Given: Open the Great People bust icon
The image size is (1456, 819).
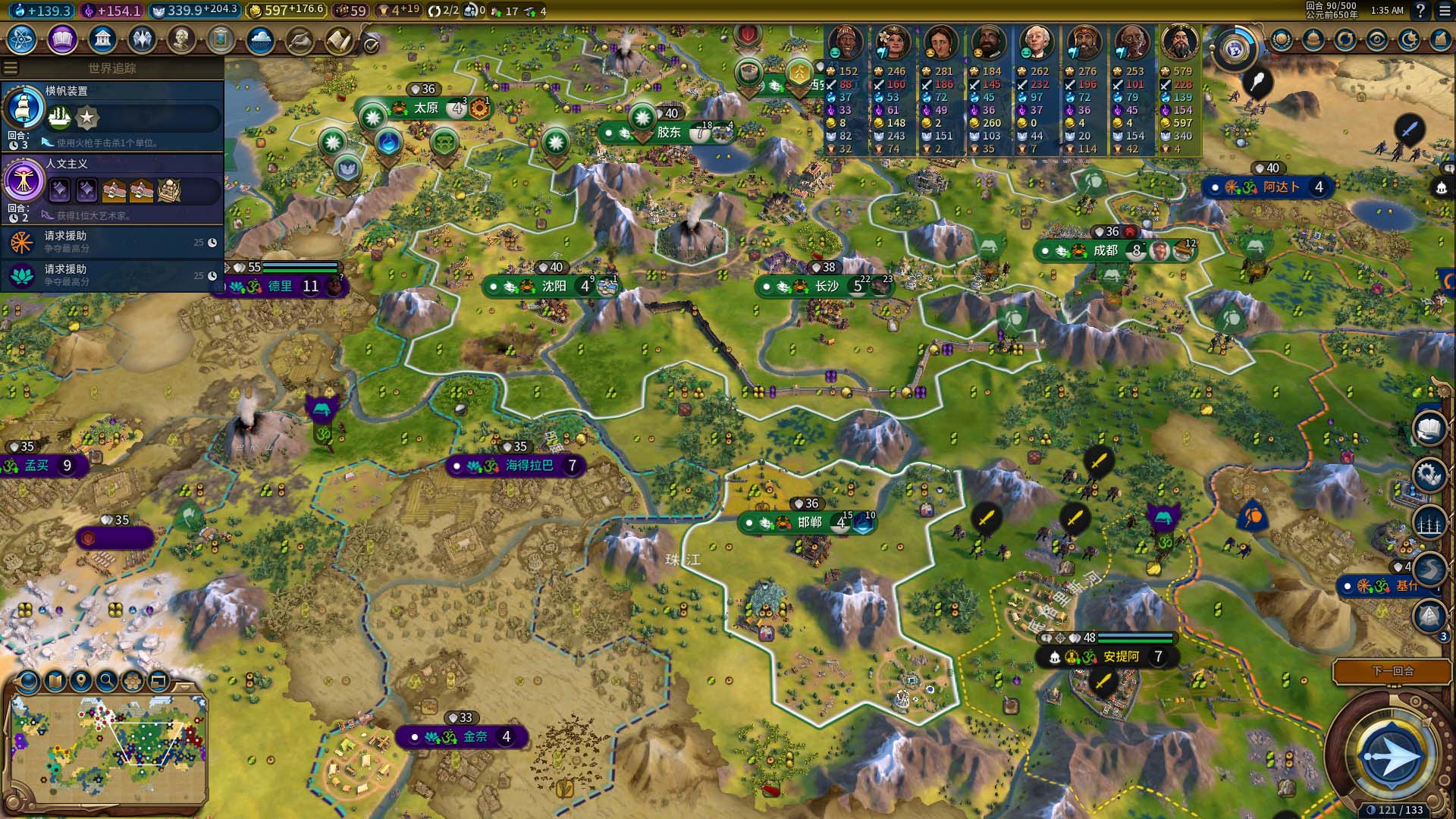Looking at the screenshot, I should 181,39.
